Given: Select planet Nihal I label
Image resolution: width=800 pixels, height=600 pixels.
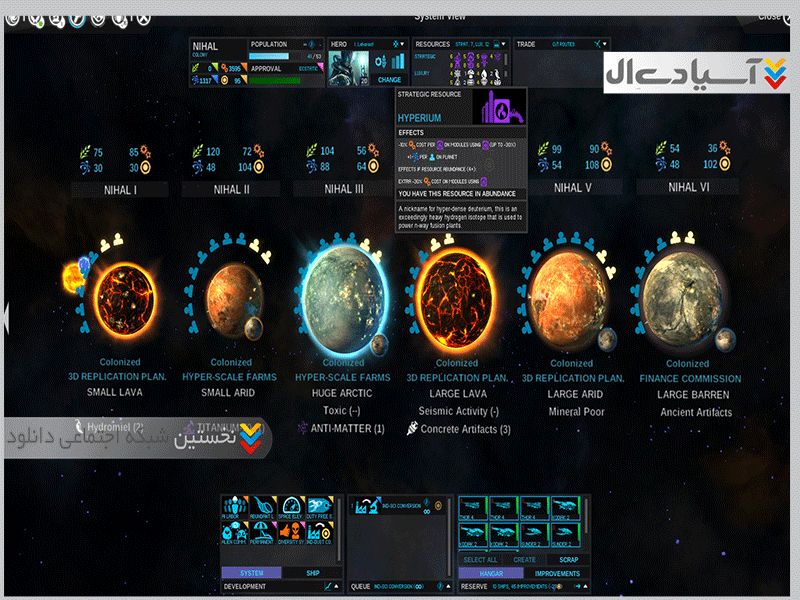Looking at the screenshot, I should tap(120, 188).
